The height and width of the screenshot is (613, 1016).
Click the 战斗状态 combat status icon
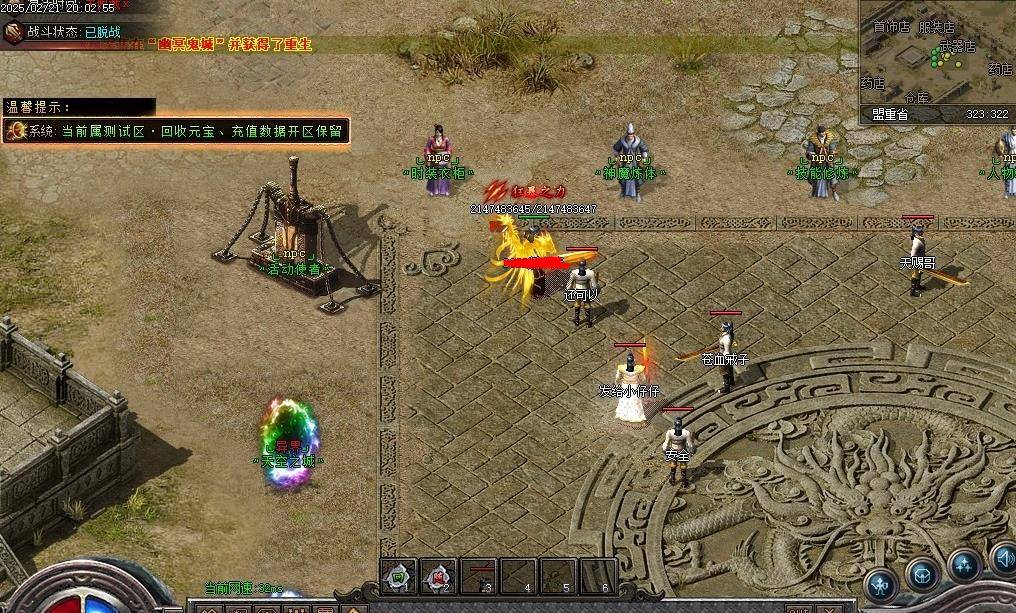(x=14, y=32)
